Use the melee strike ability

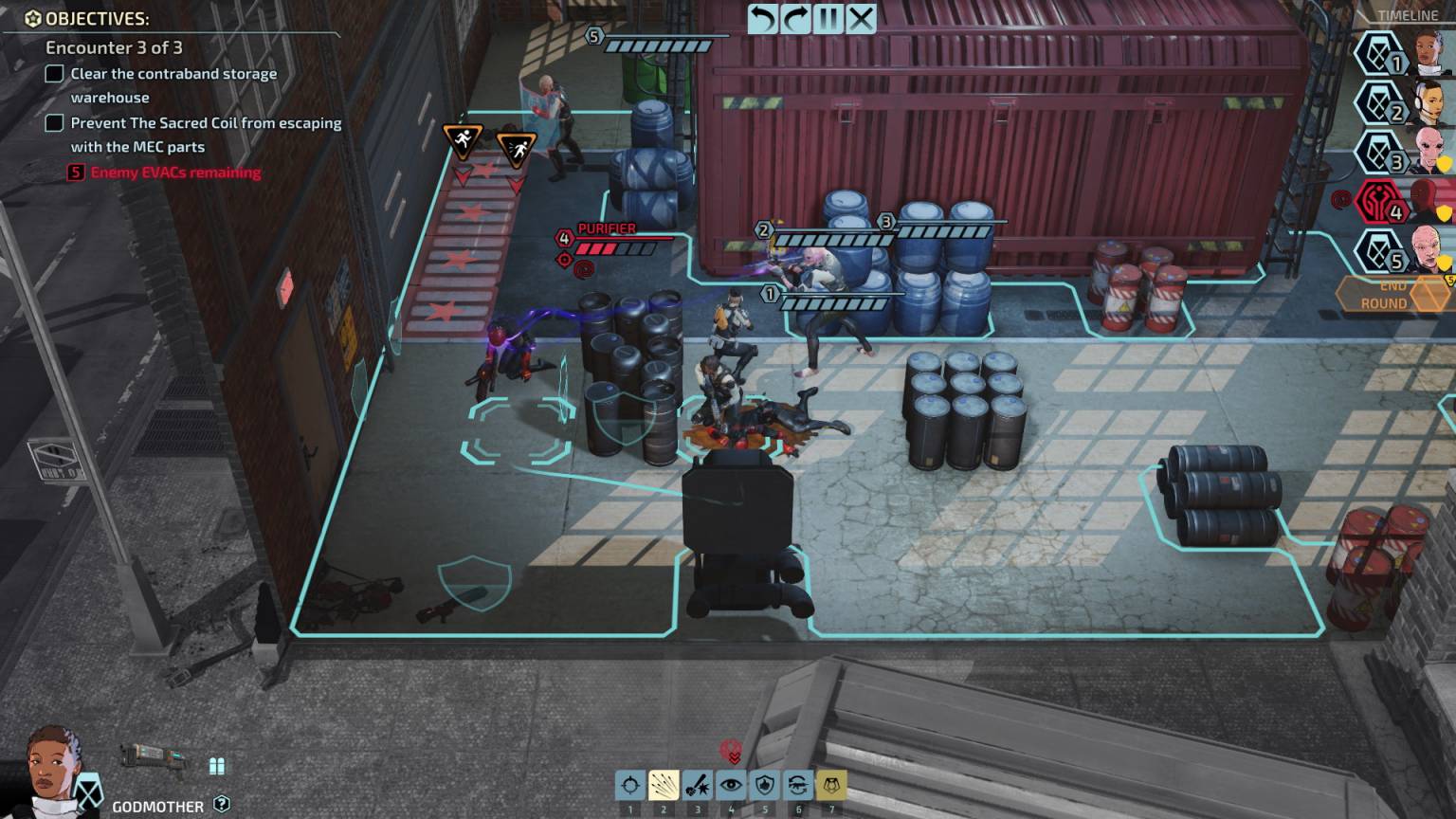(698, 785)
